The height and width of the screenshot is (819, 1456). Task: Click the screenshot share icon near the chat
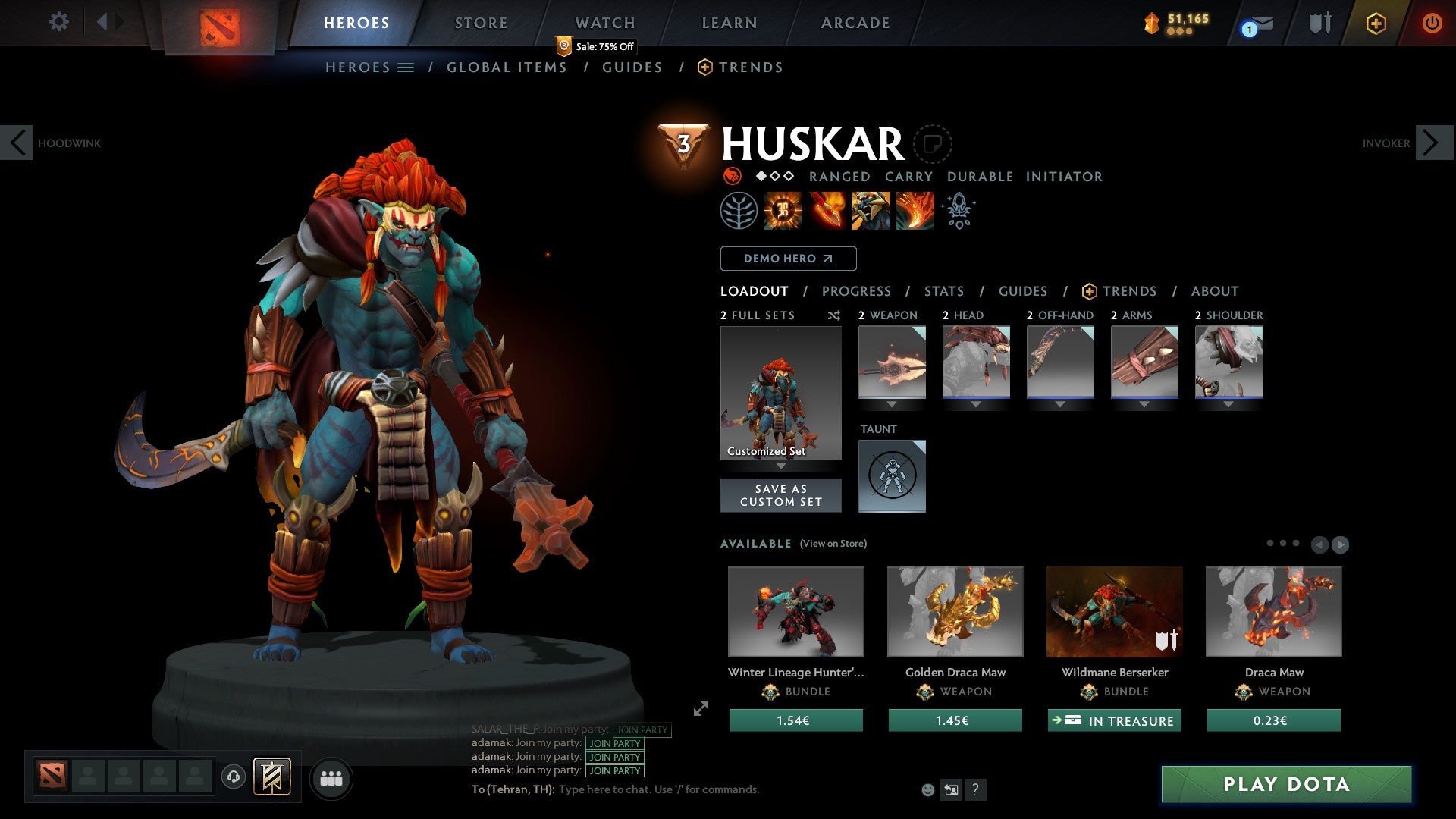point(950,789)
